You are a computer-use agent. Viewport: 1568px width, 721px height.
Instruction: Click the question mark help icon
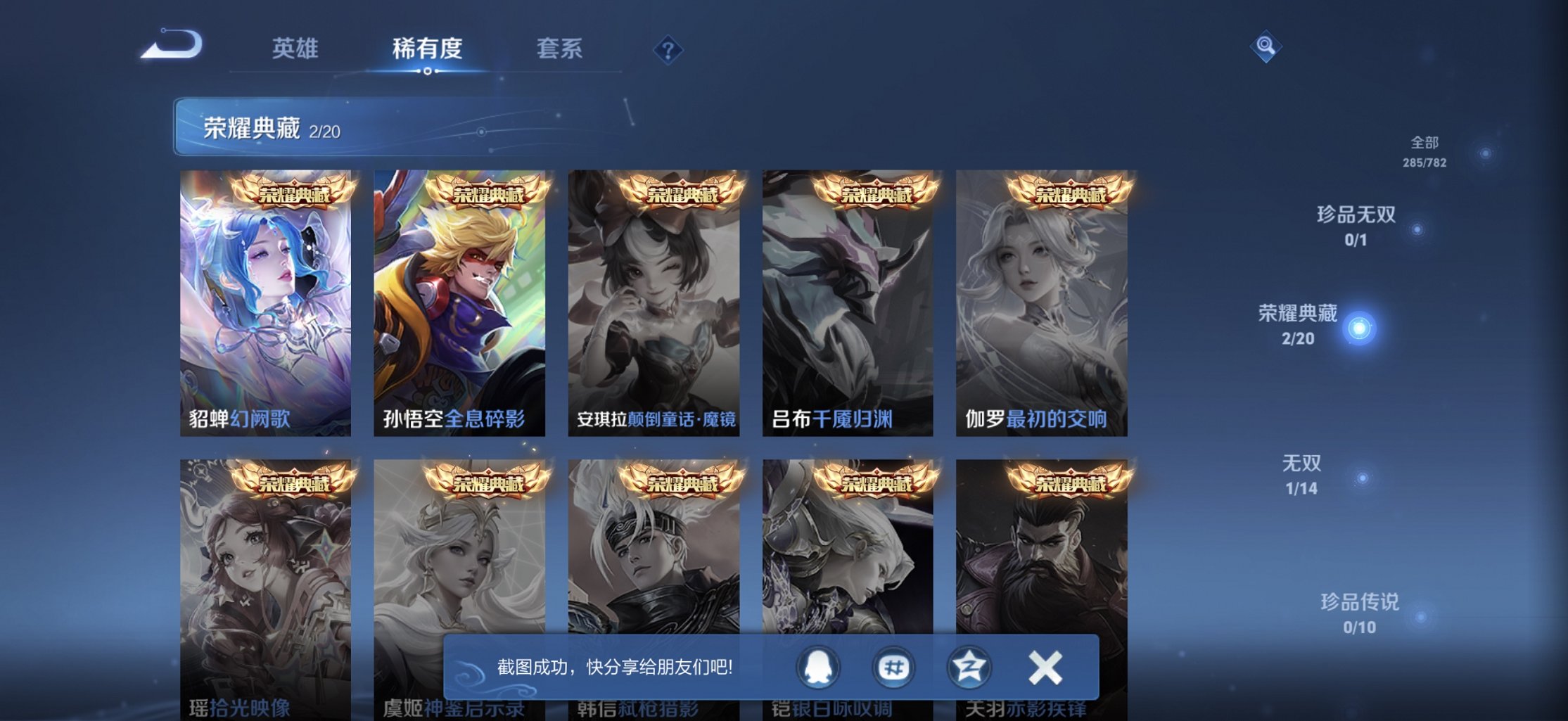point(668,49)
